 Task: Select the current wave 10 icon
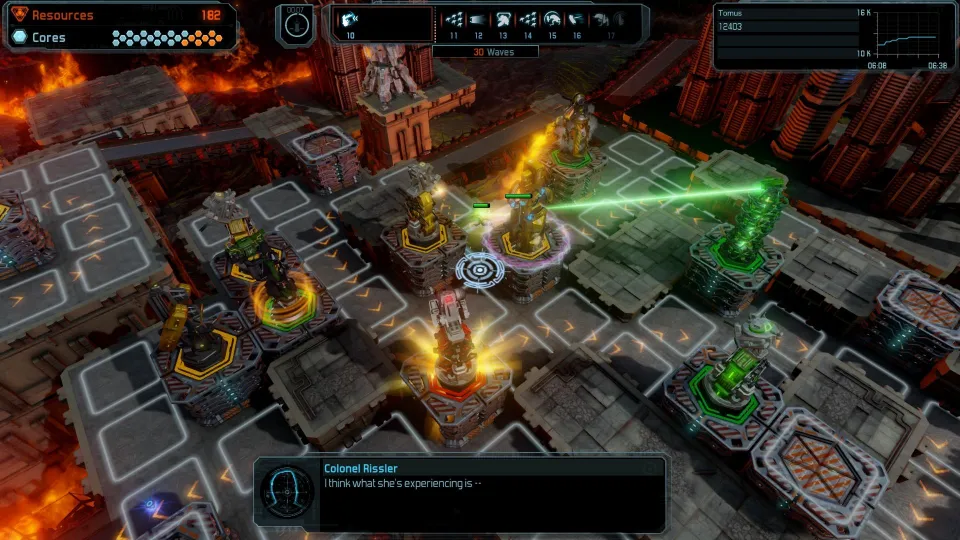click(351, 19)
